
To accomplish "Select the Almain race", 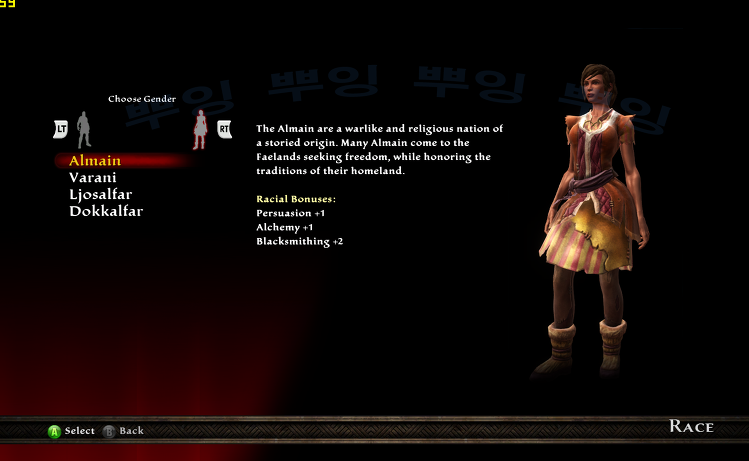I will 95,160.
